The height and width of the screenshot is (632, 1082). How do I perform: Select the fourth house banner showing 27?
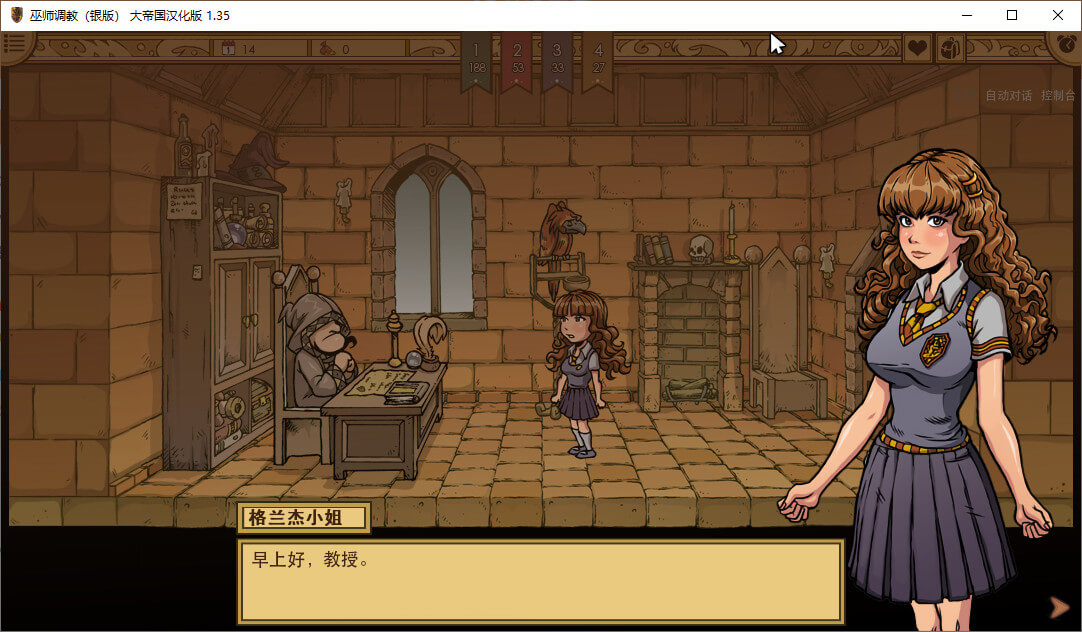pos(598,60)
